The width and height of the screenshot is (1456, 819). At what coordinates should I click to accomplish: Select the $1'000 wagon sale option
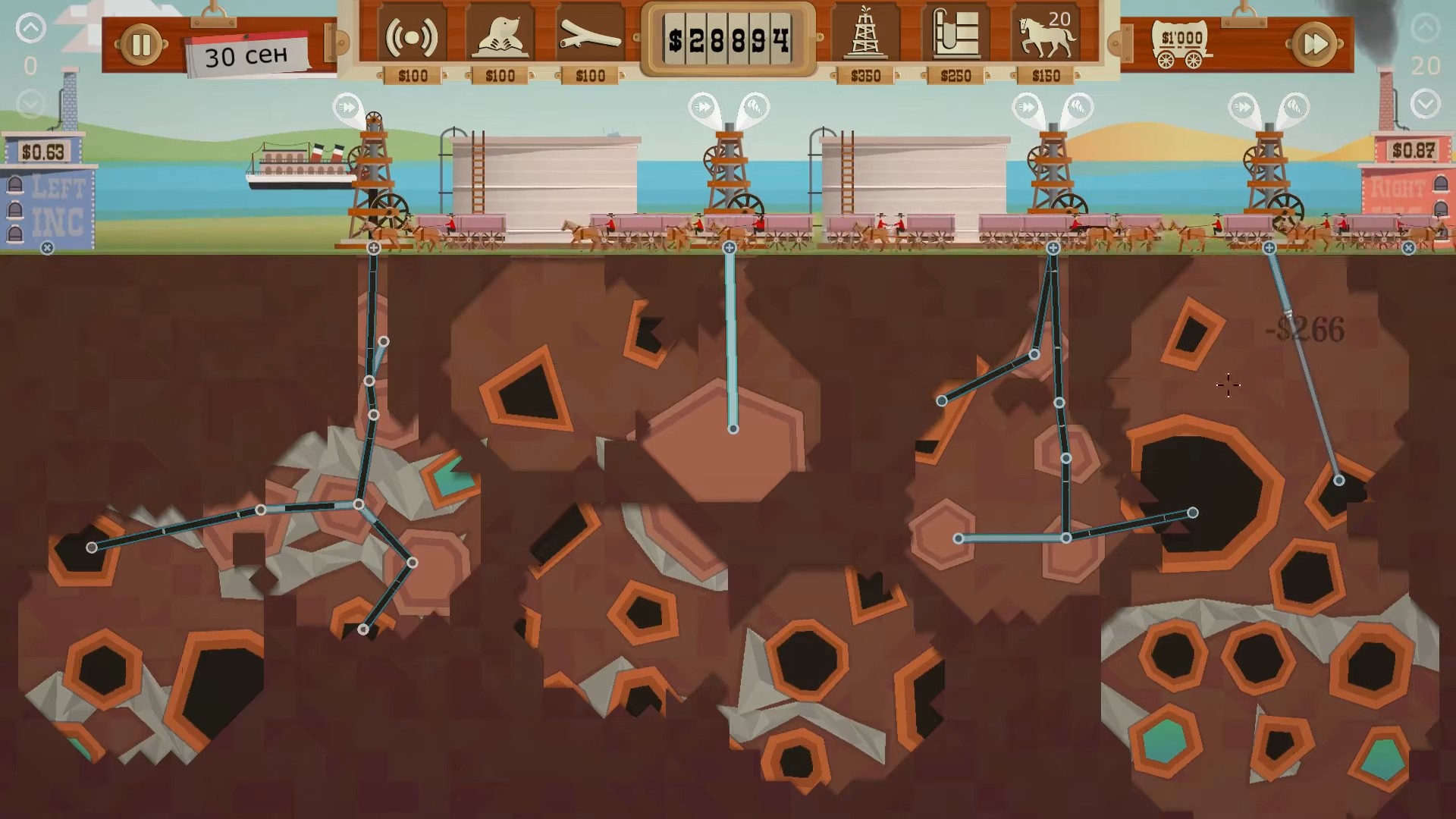click(x=1181, y=45)
